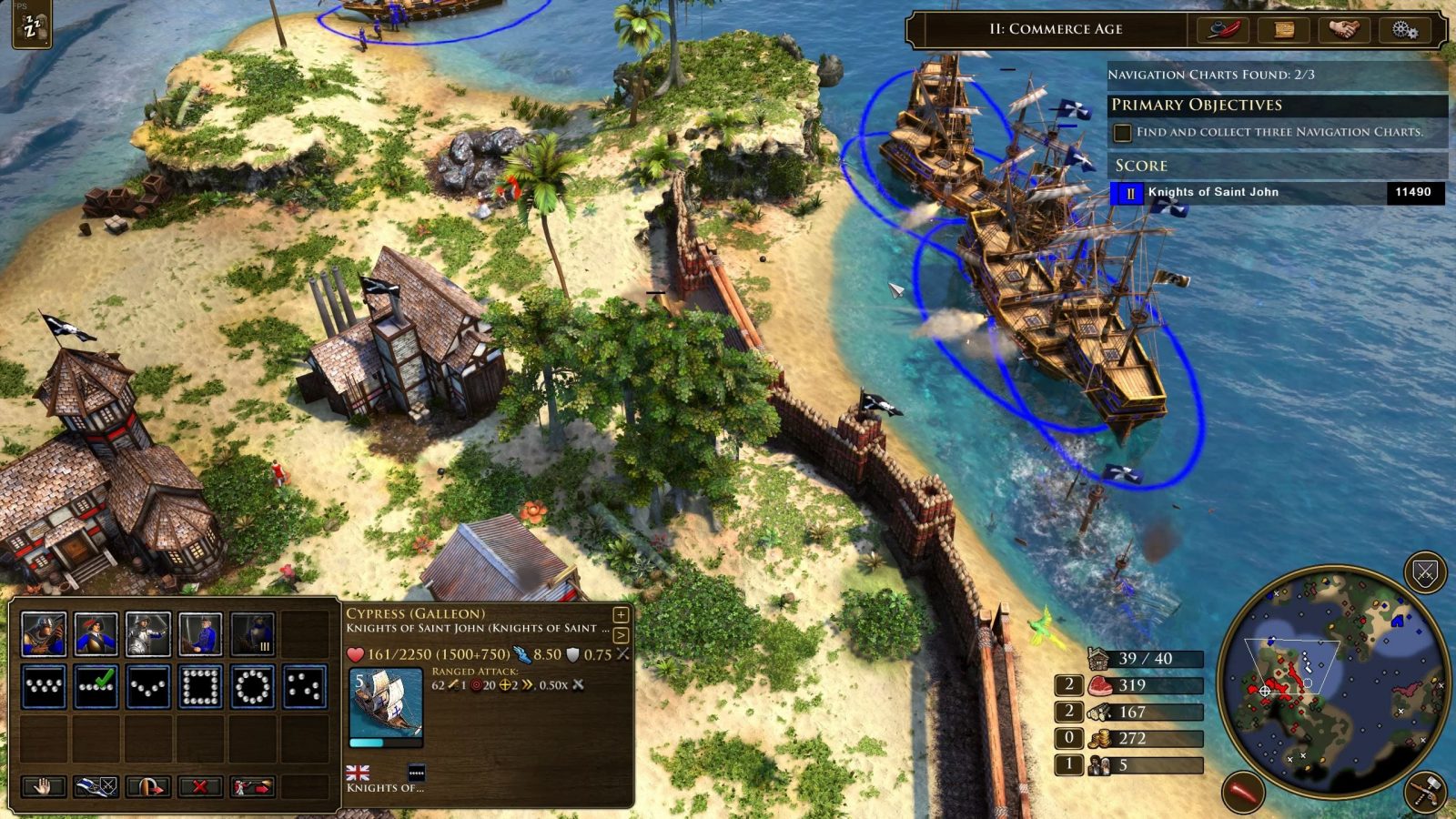Tick the Find Navigation Charts objective checkbox
1456x819 pixels.
click(x=1123, y=133)
